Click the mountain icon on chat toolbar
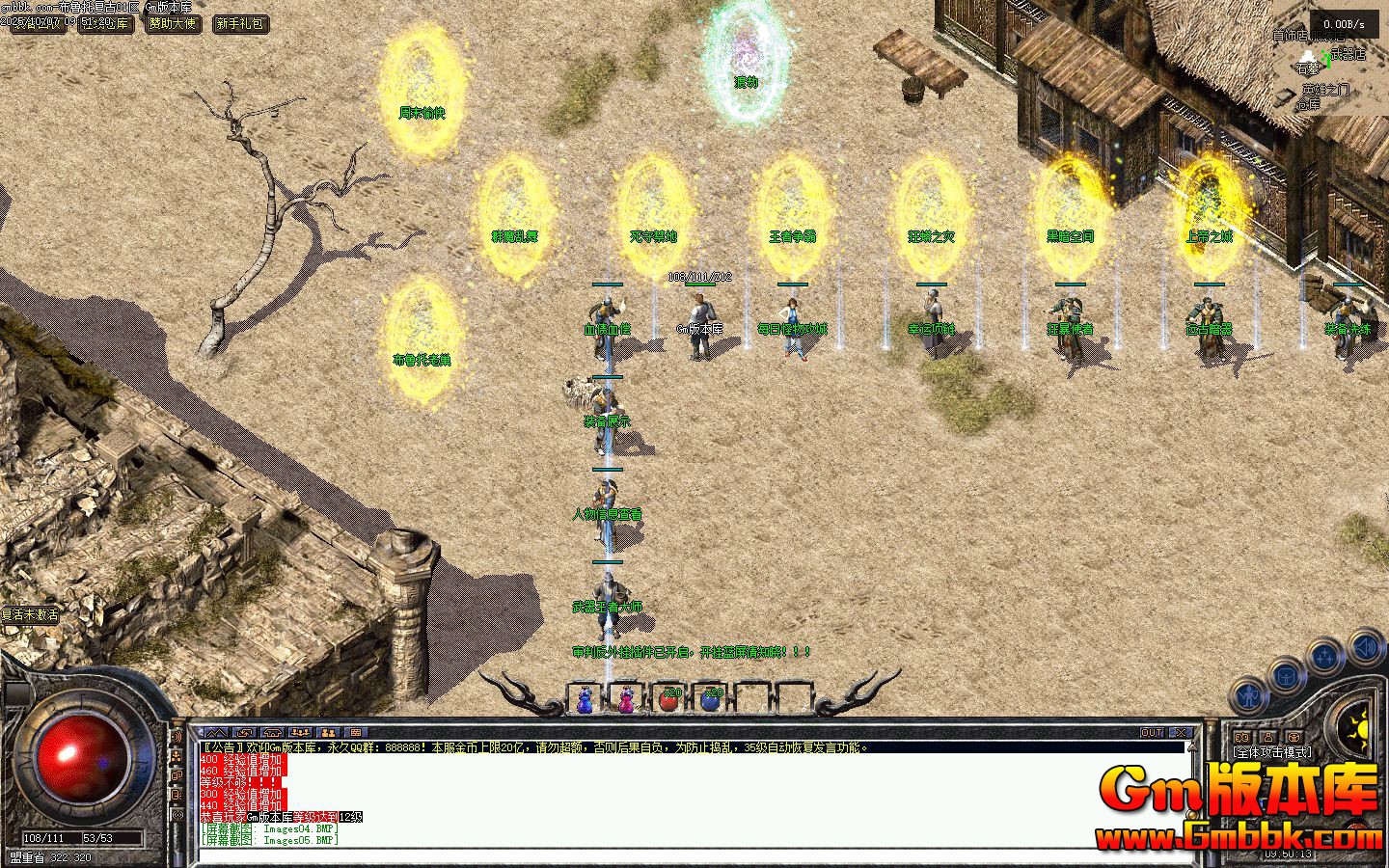The width and height of the screenshot is (1389, 868). click(x=215, y=733)
